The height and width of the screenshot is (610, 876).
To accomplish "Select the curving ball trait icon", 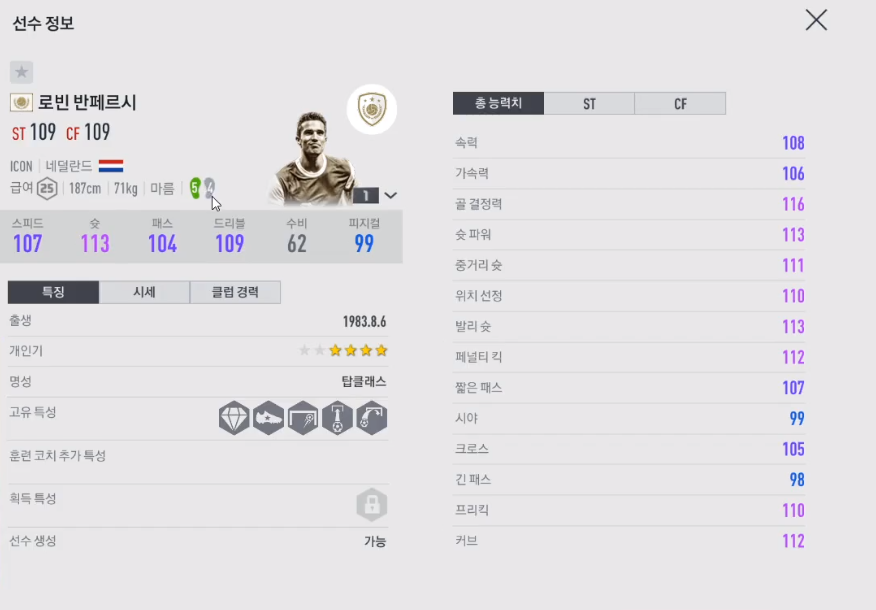I will point(371,418).
